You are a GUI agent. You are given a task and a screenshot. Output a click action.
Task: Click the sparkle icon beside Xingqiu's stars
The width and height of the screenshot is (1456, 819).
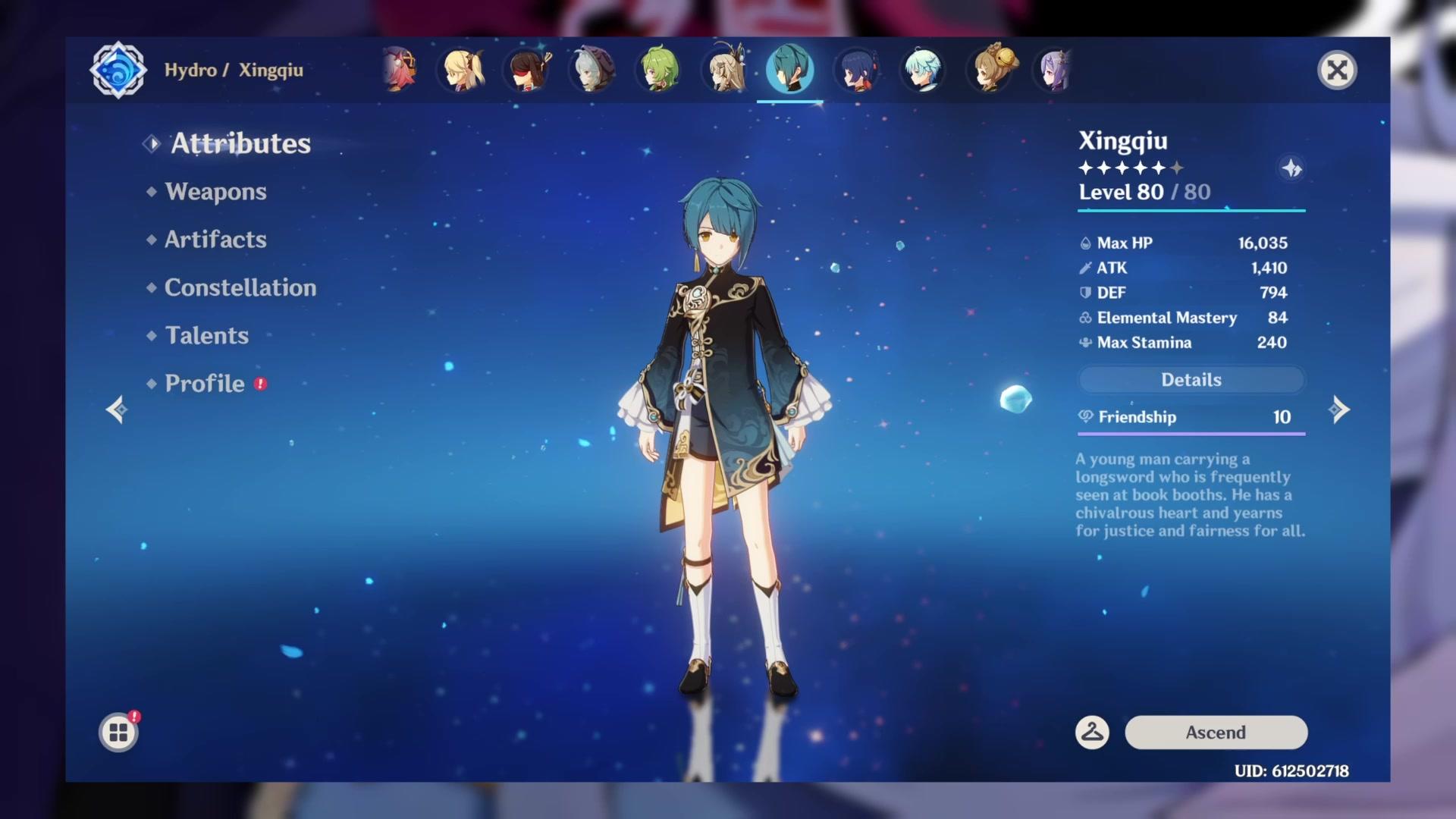pos(1291,168)
